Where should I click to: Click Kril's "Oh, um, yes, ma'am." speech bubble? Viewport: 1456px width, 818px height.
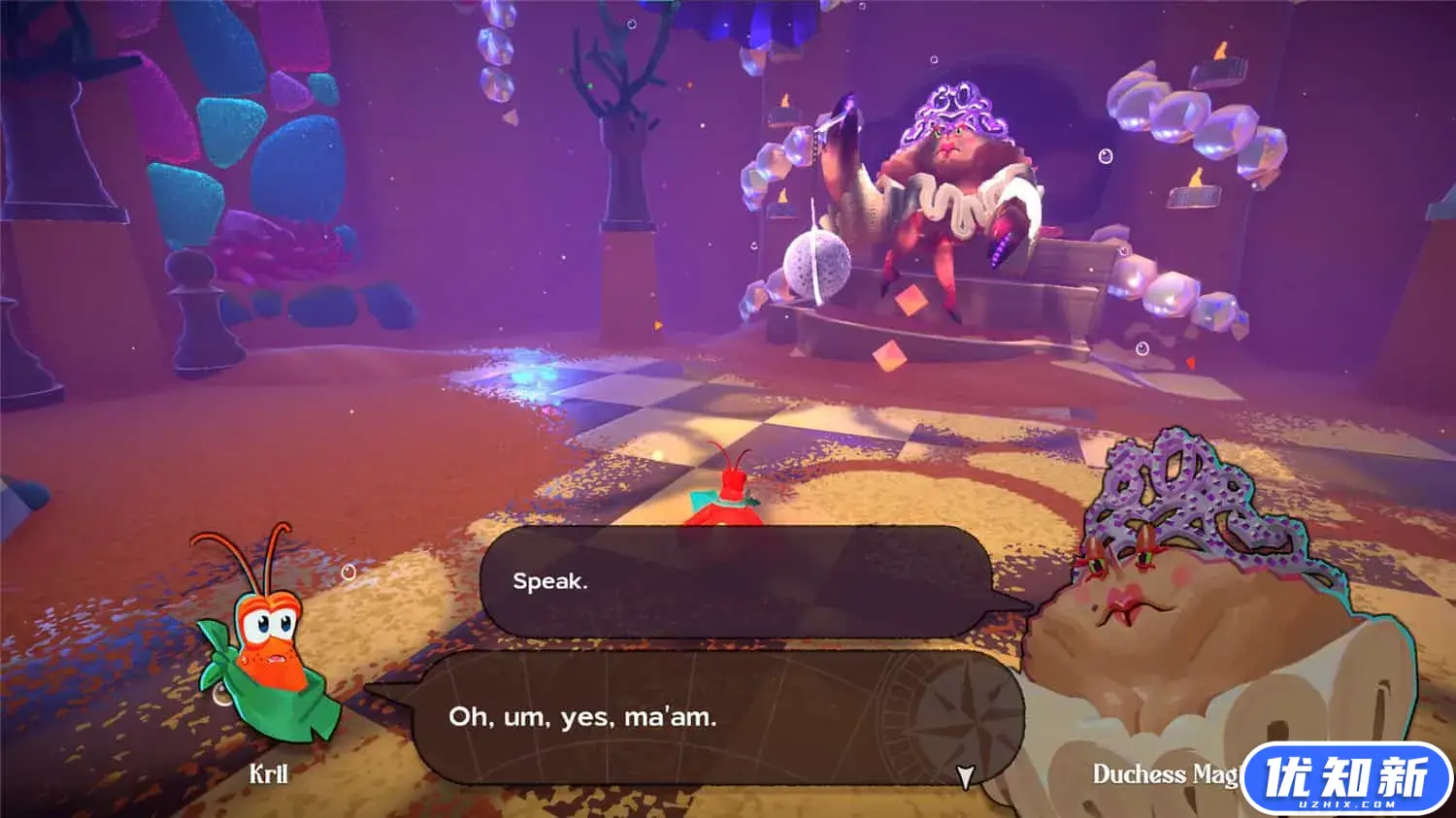click(x=679, y=718)
